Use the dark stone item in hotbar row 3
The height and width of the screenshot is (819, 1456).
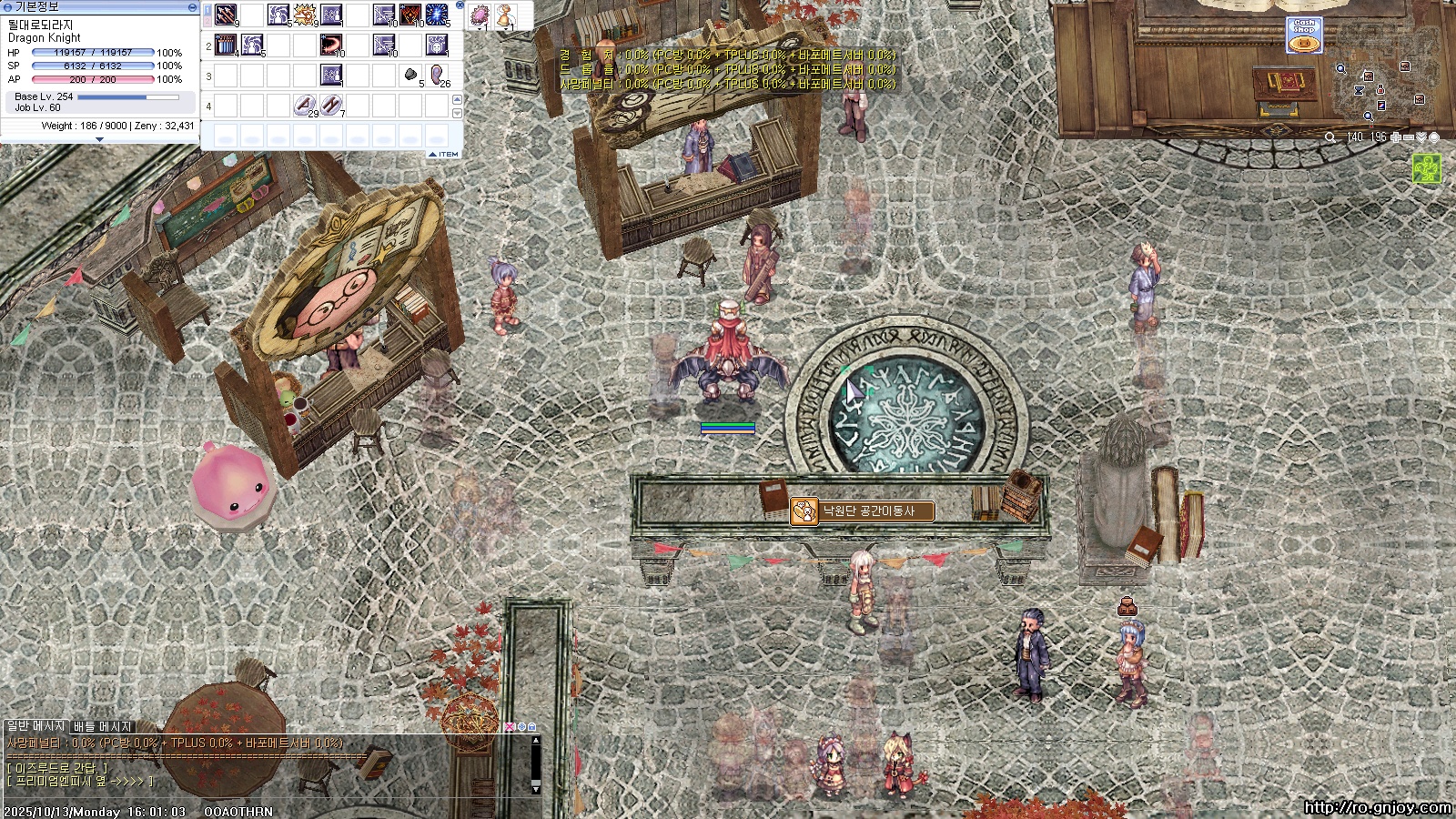point(410,75)
